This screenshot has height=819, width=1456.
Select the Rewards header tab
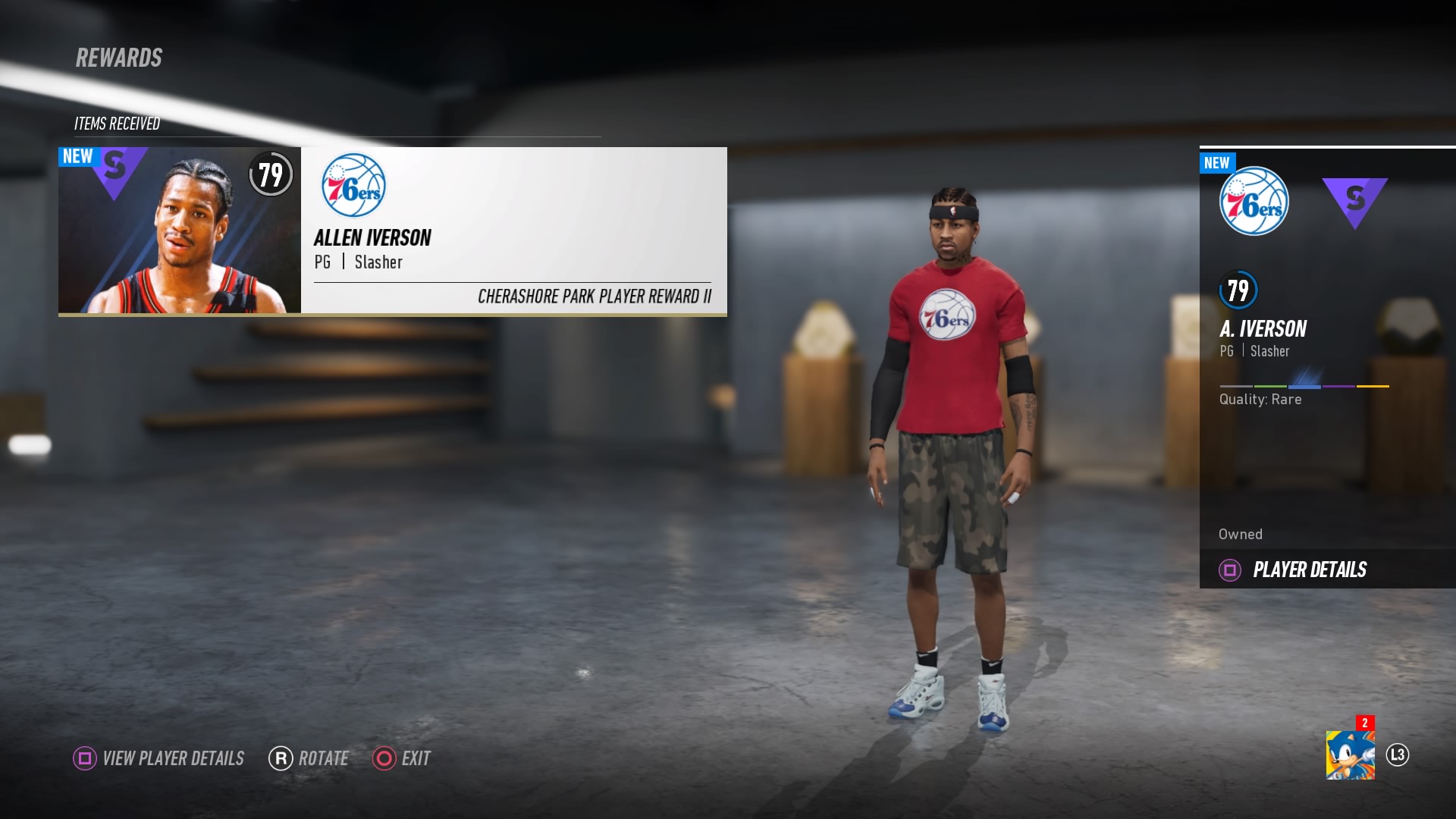click(x=118, y=56)
